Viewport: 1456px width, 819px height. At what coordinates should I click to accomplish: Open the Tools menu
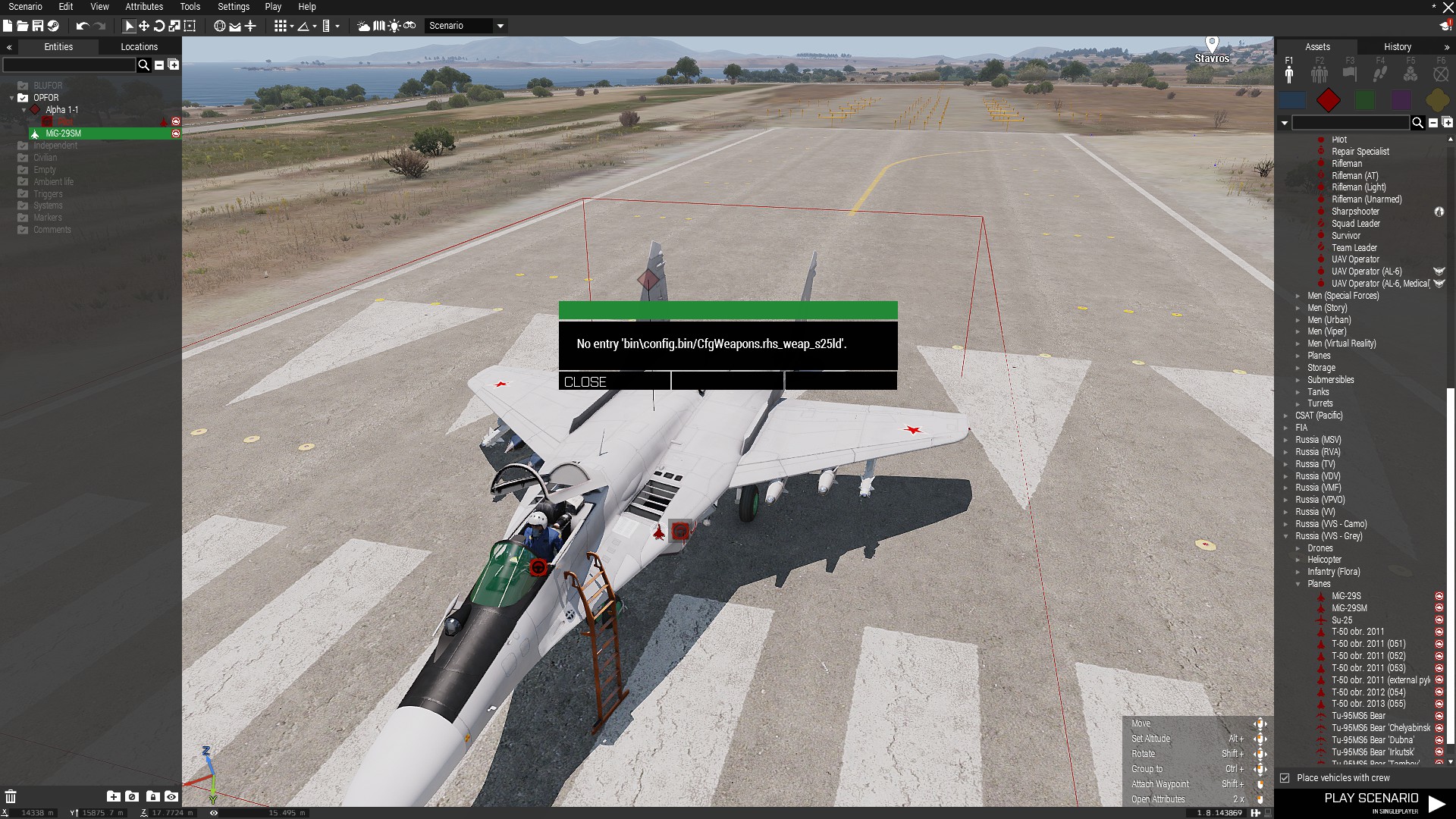tap(190, 7)
